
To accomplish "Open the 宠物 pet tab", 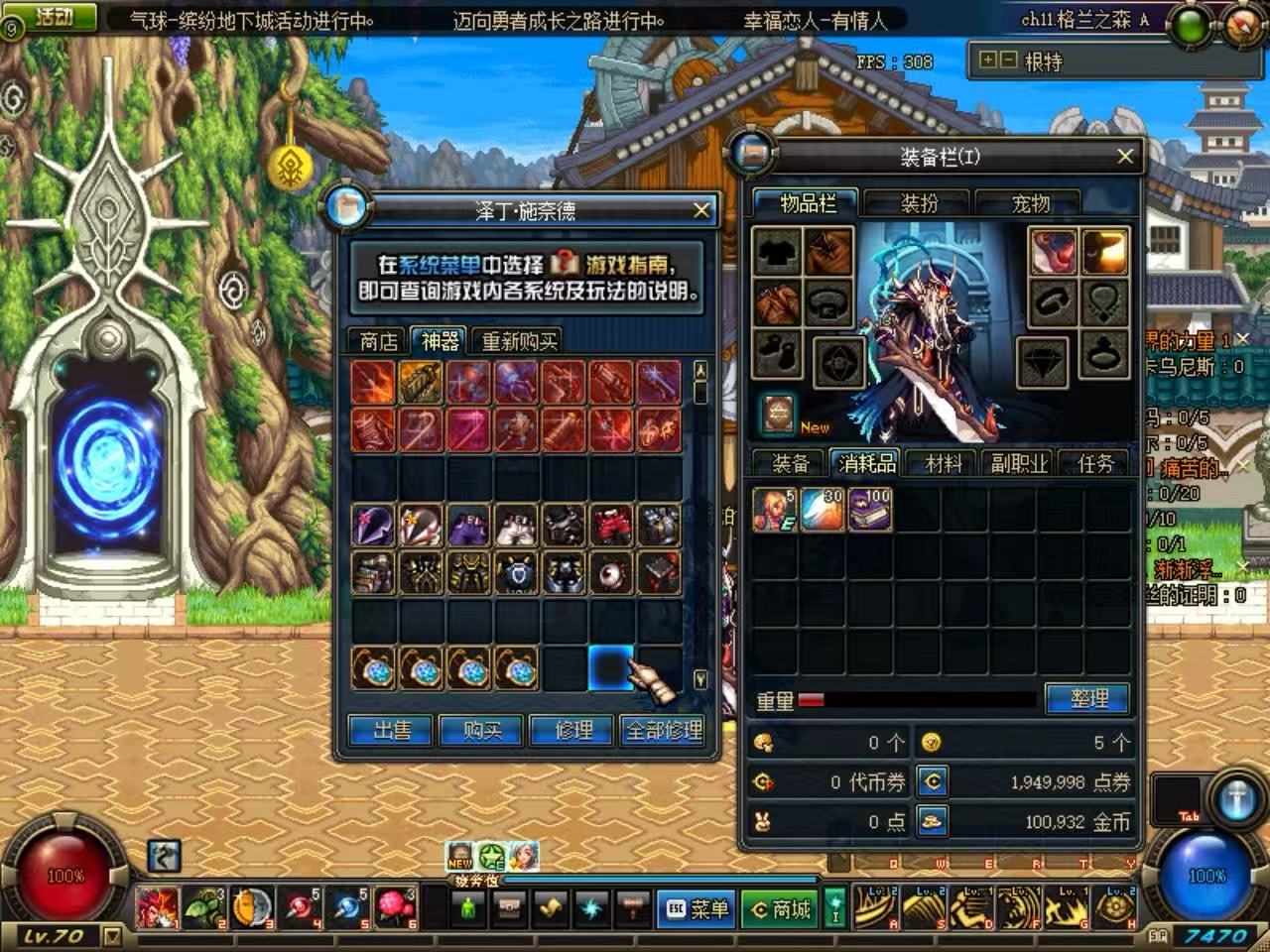I will tap(1030, 203).
